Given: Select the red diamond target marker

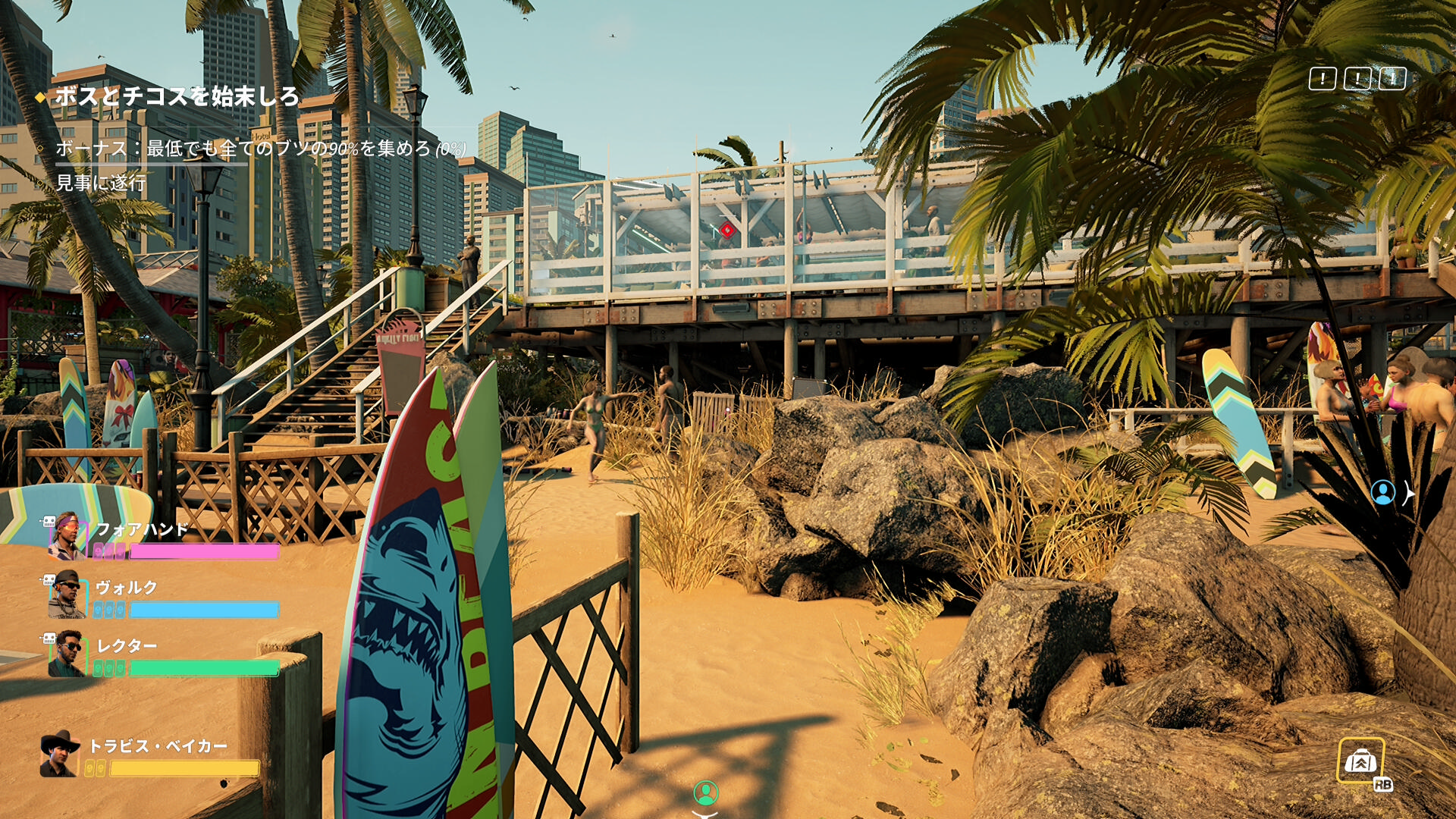Looking at the screenshot, I should click(x=727, y=229).
